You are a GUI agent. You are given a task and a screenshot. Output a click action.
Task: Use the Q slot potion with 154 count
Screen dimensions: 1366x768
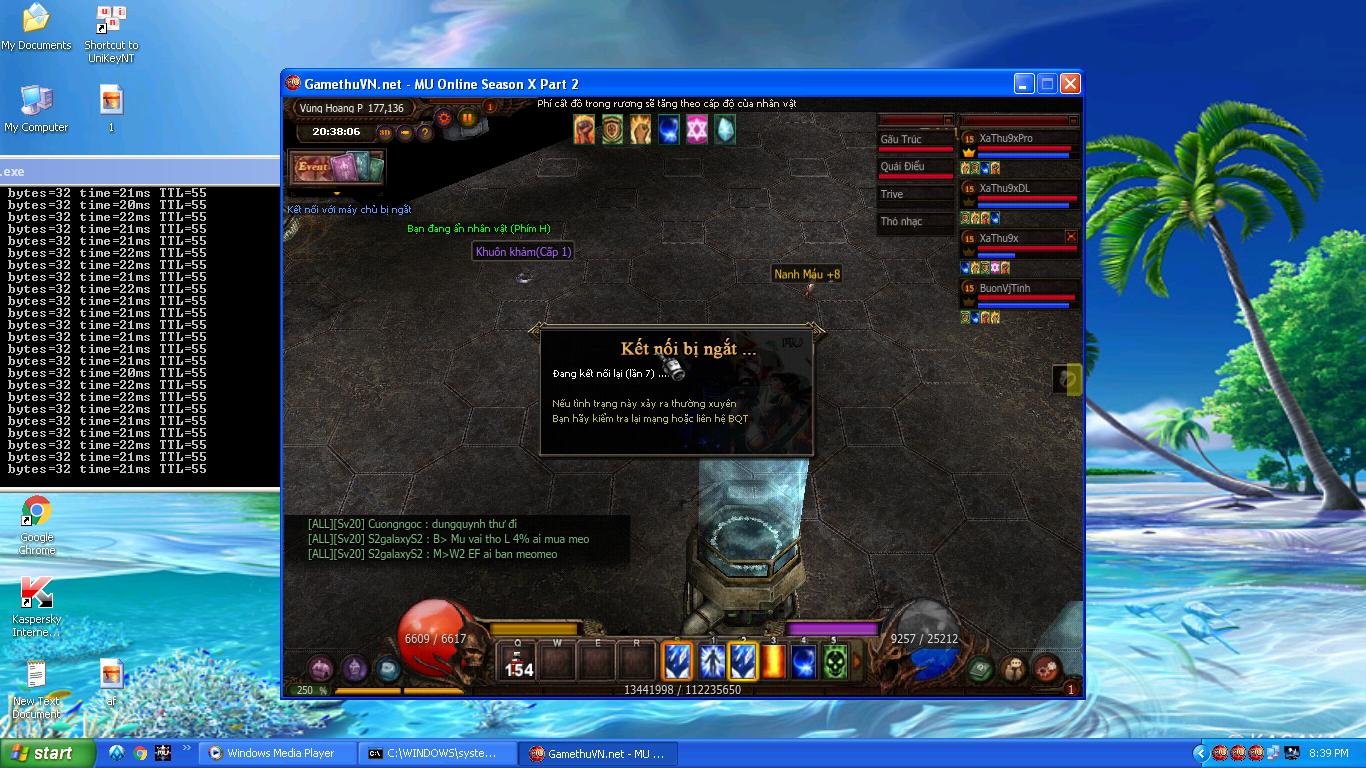518,662
